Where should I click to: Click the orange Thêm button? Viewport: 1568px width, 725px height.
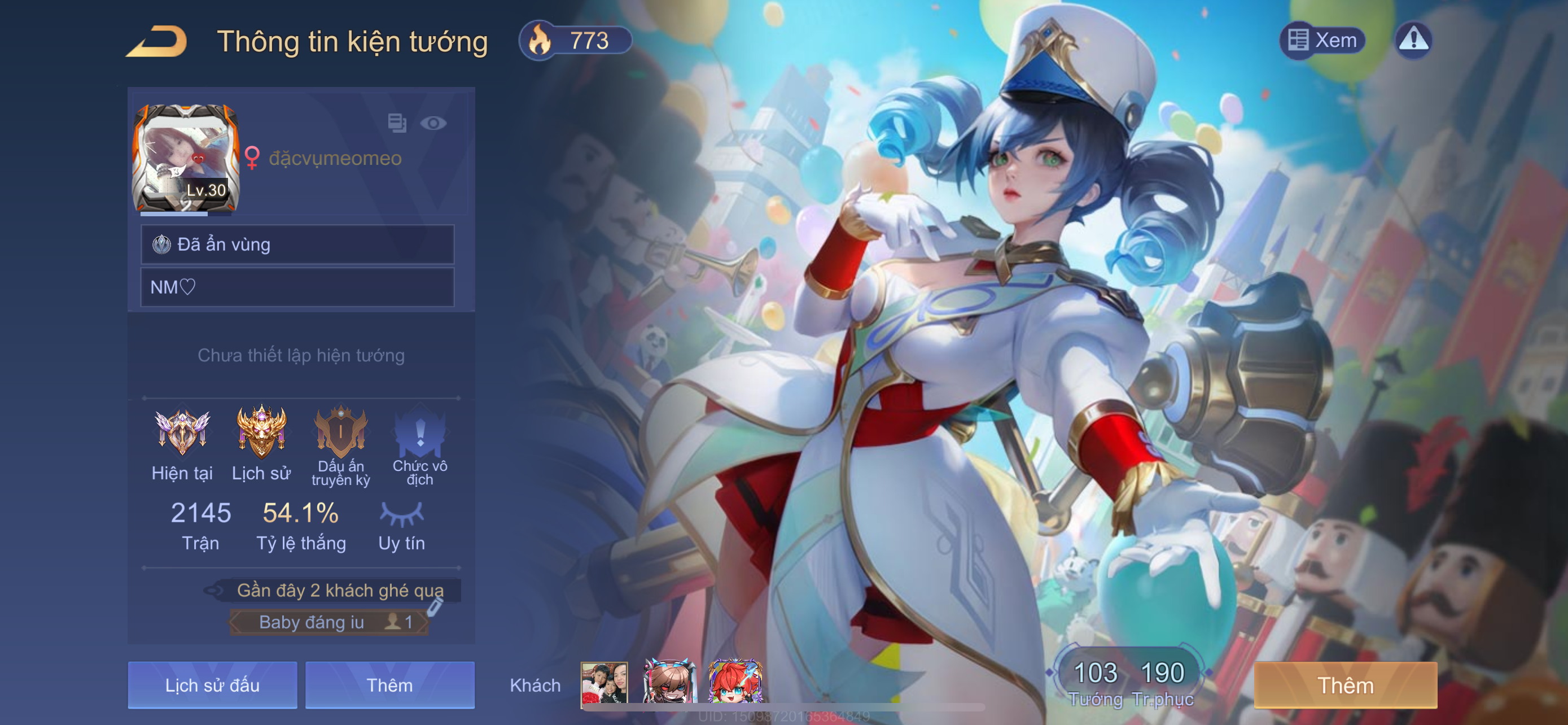point(1345,685)
